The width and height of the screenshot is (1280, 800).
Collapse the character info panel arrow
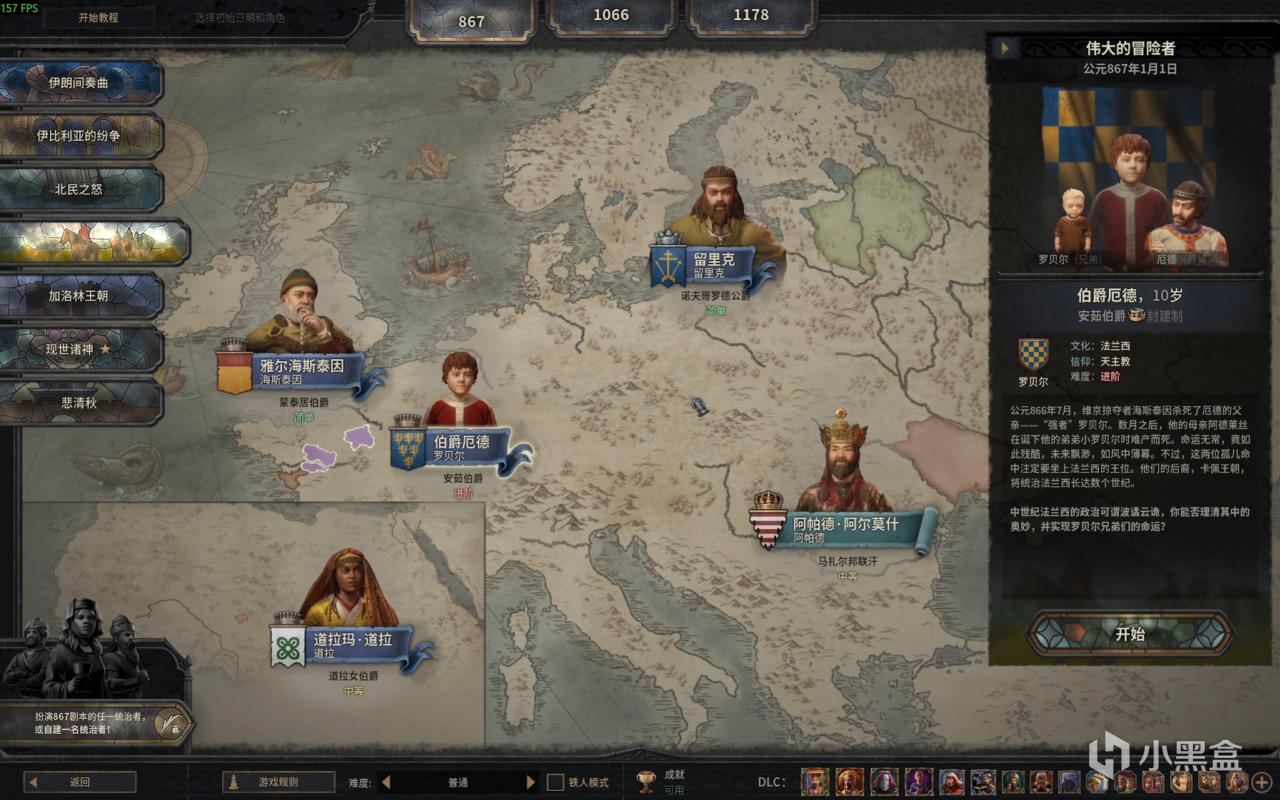tap(1004, 48)
